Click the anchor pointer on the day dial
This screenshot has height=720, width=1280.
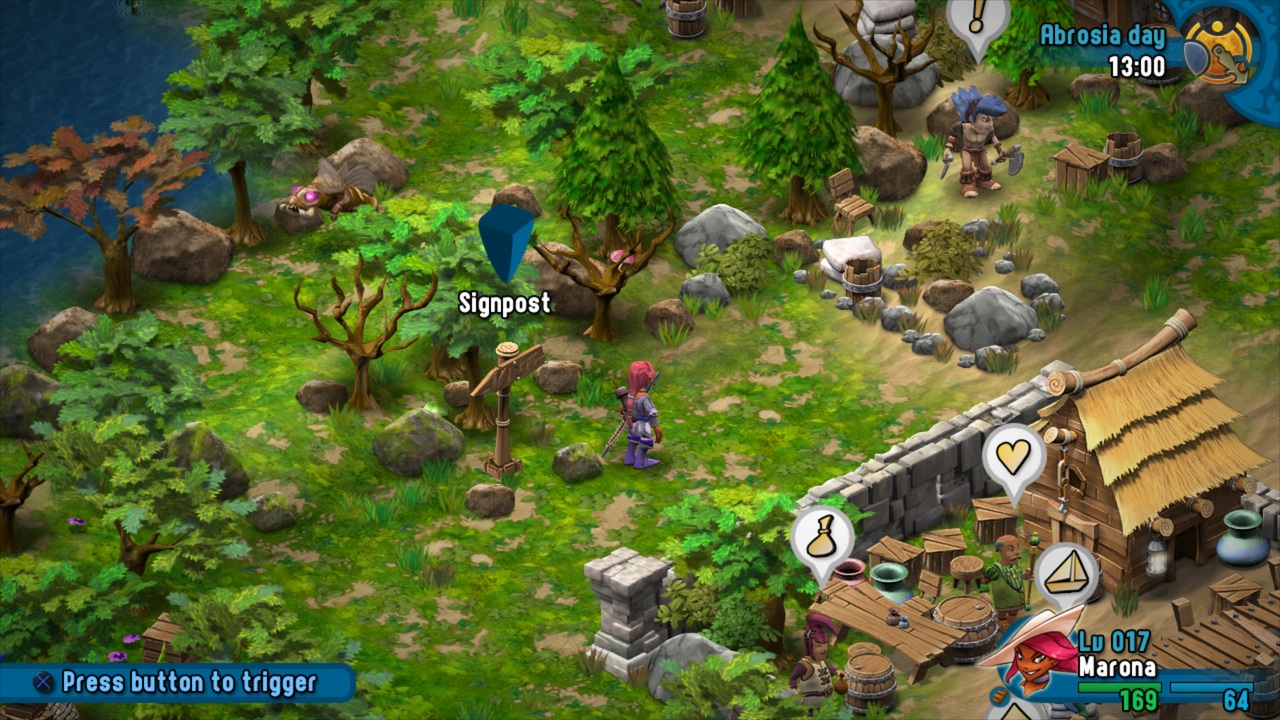[x=1230, y=60]
